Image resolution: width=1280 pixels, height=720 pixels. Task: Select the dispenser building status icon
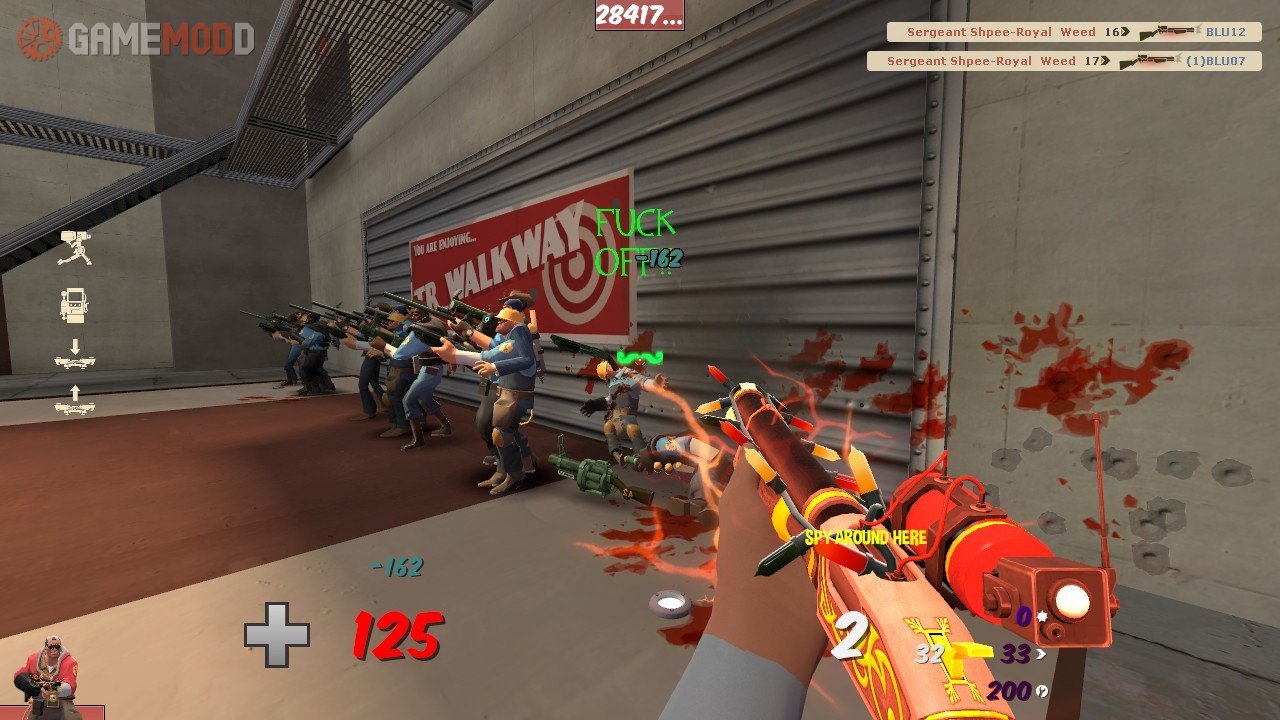click(x=75, y=304)
